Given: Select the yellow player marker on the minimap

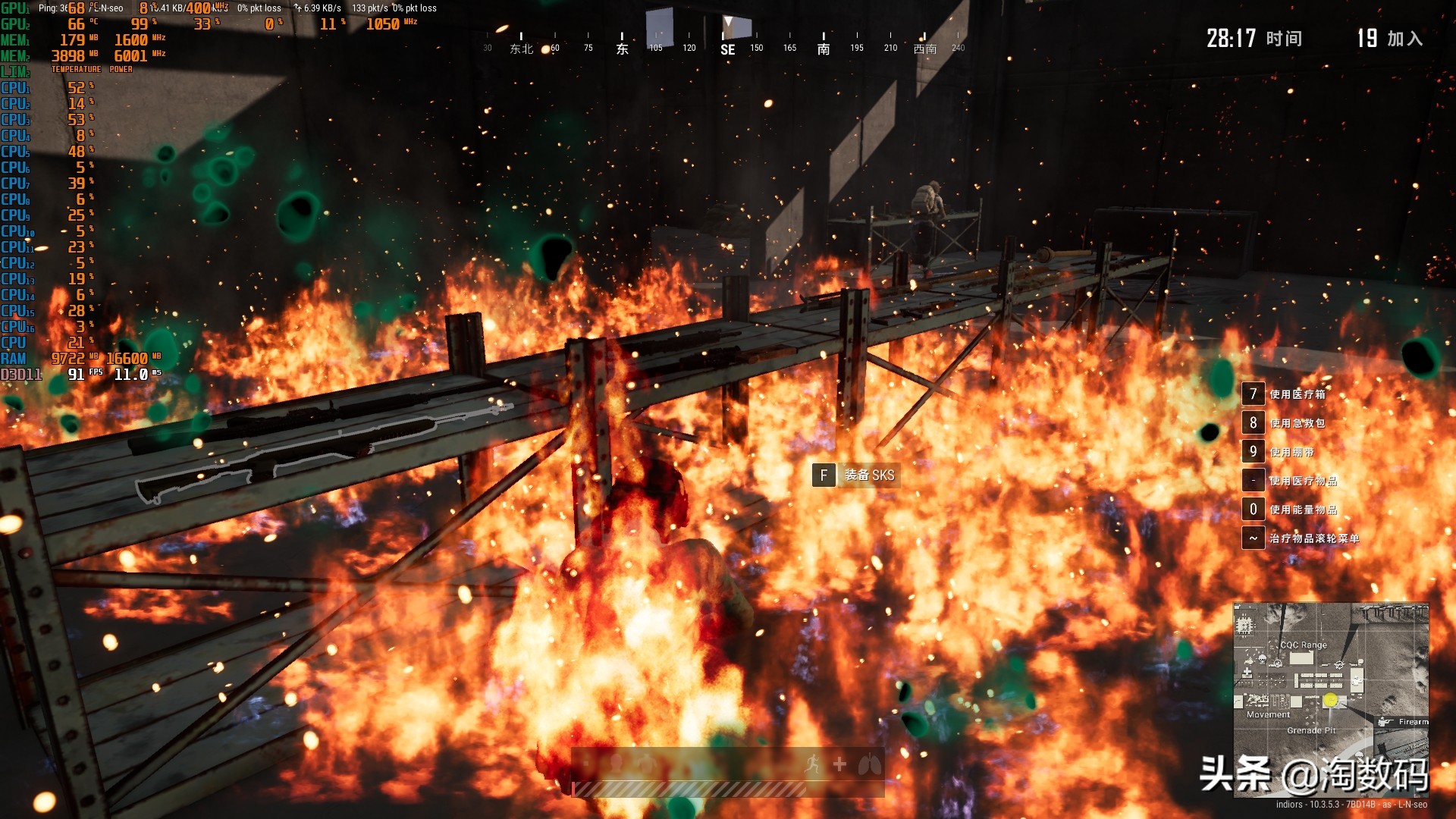Looking at the screenshot, I should pos(1330,701).
